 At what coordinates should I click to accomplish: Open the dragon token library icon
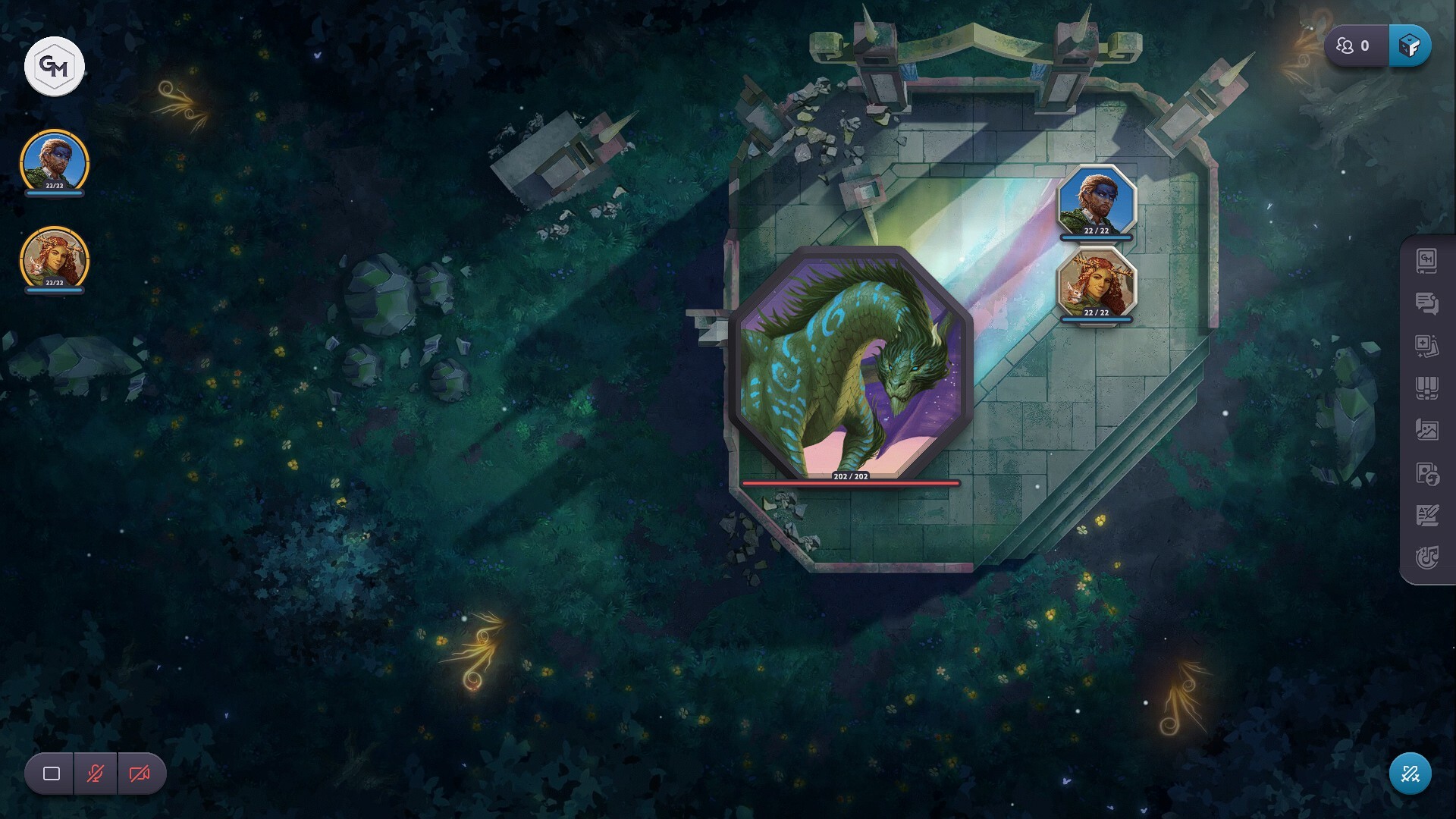point(1426,473)
